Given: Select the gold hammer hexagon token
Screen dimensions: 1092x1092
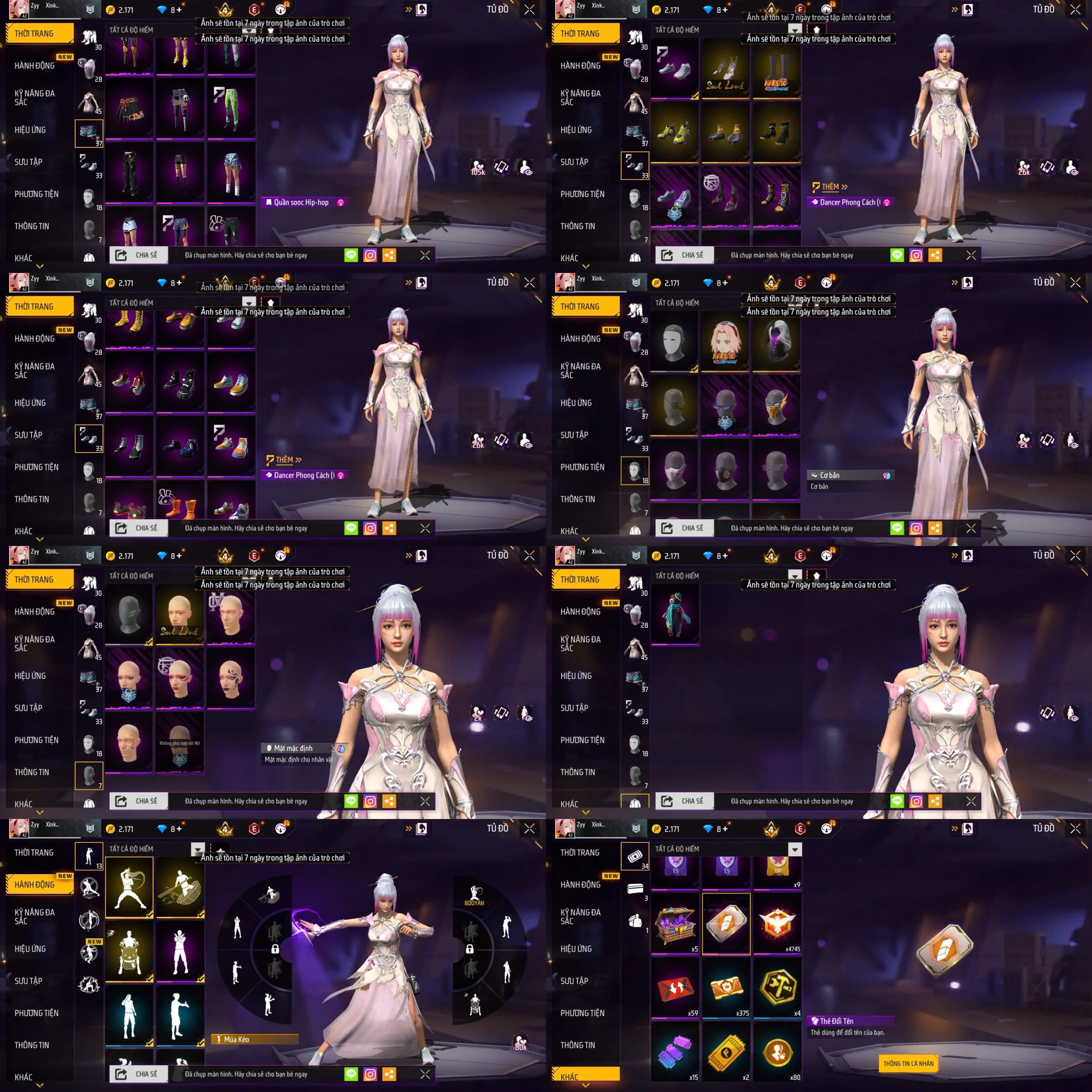Looking at the screenshot, I should 777,988.
